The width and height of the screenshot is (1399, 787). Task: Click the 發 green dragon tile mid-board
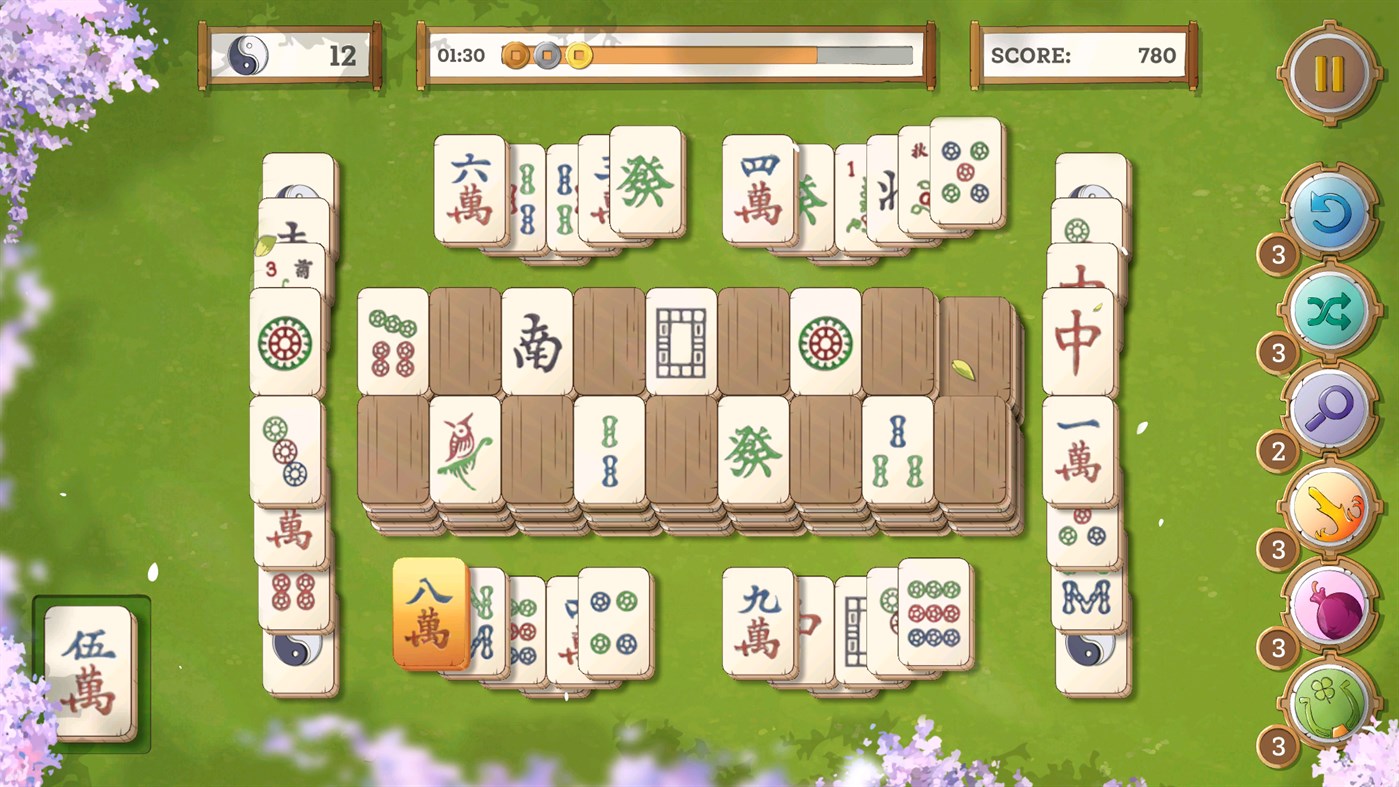pyautogui.click(x=755, y=451)
